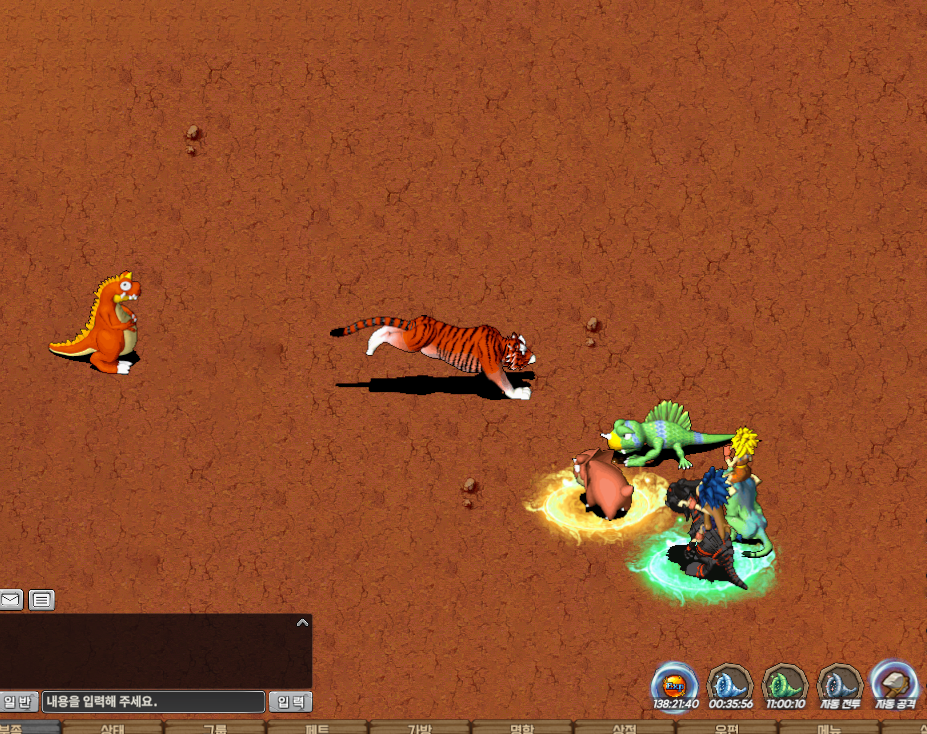Click the blue horn buff icon
The image size is (927, 734).
tap(730, 685)
